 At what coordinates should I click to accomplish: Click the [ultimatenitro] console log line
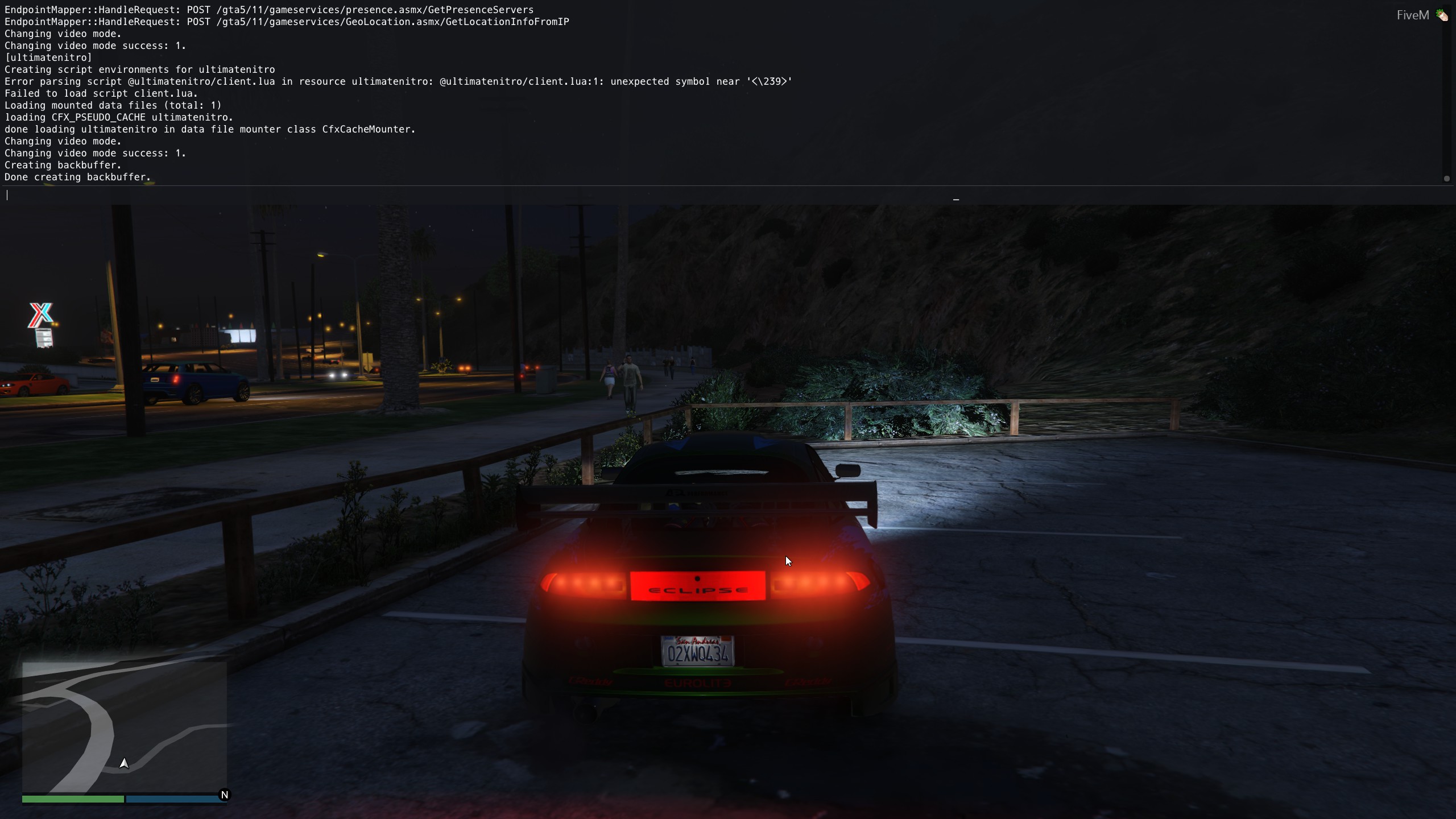[x=48, y=57]
